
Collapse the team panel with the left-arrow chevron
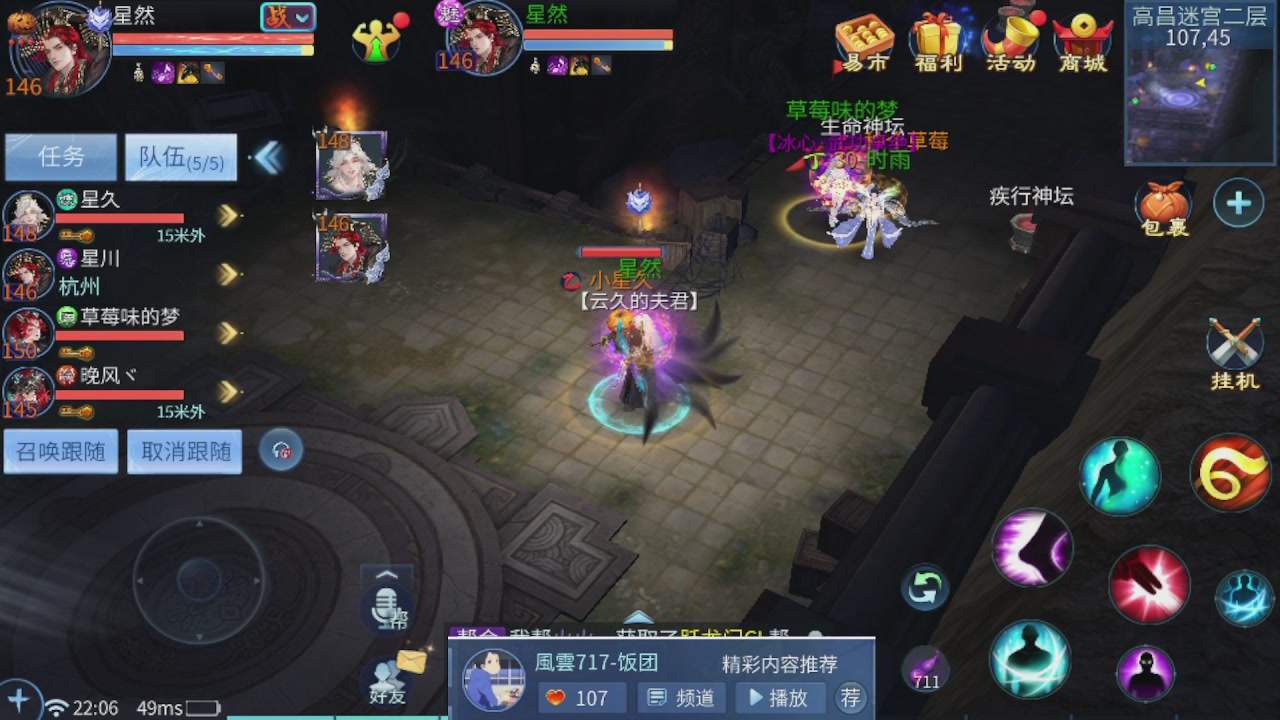[x=267, y=156]
